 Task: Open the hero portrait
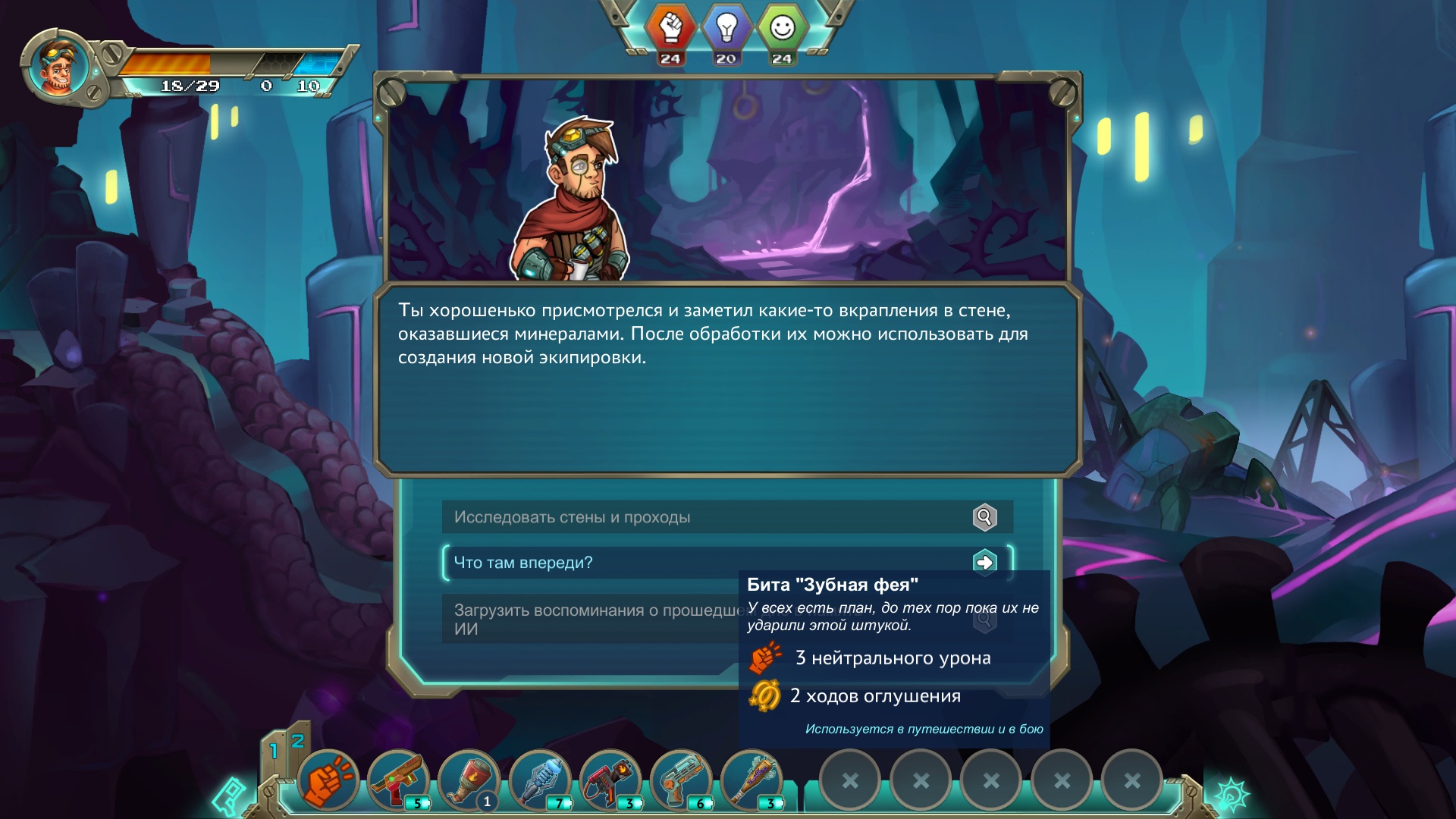58,67
